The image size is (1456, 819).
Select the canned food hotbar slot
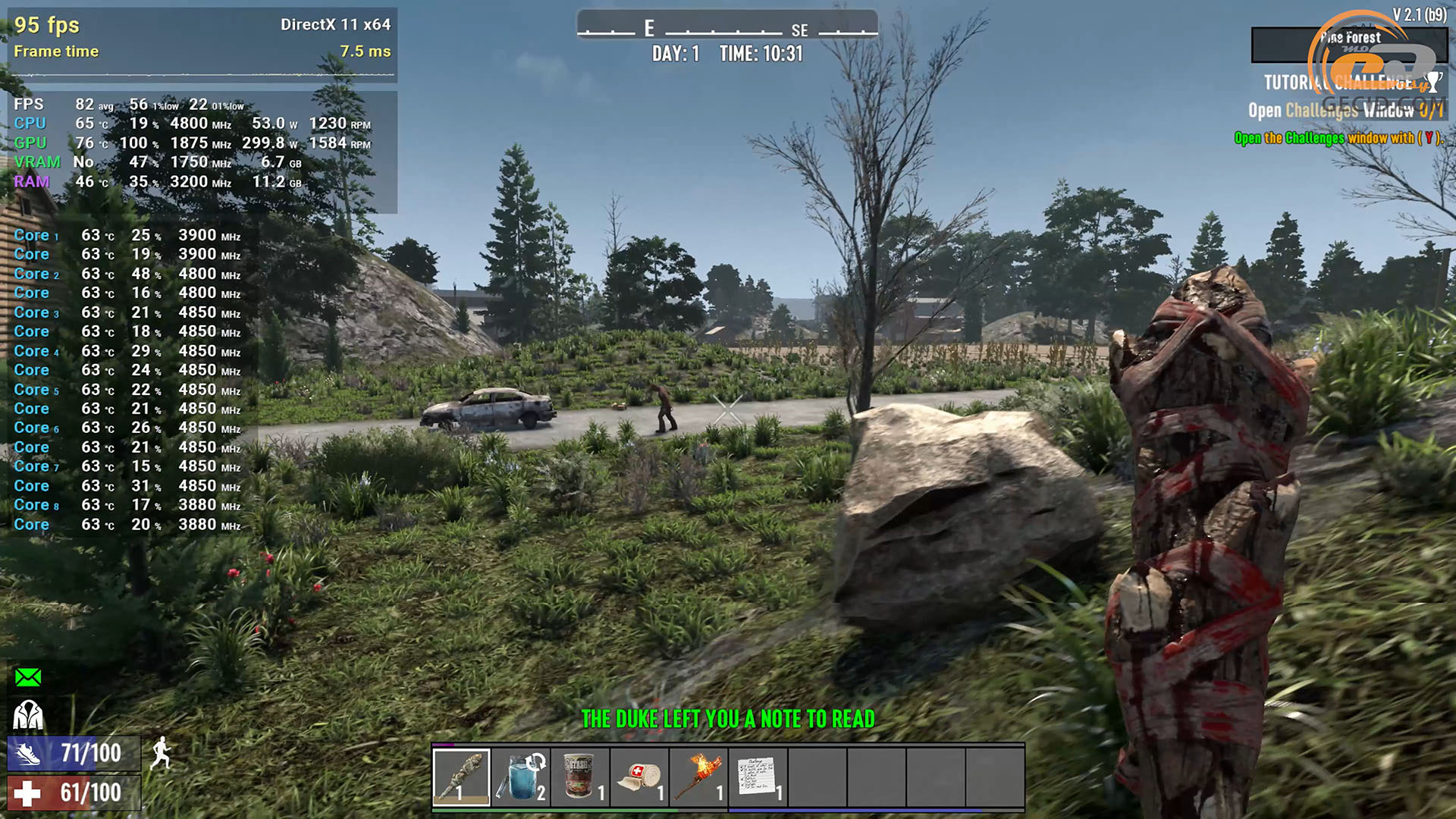(580, 776)
